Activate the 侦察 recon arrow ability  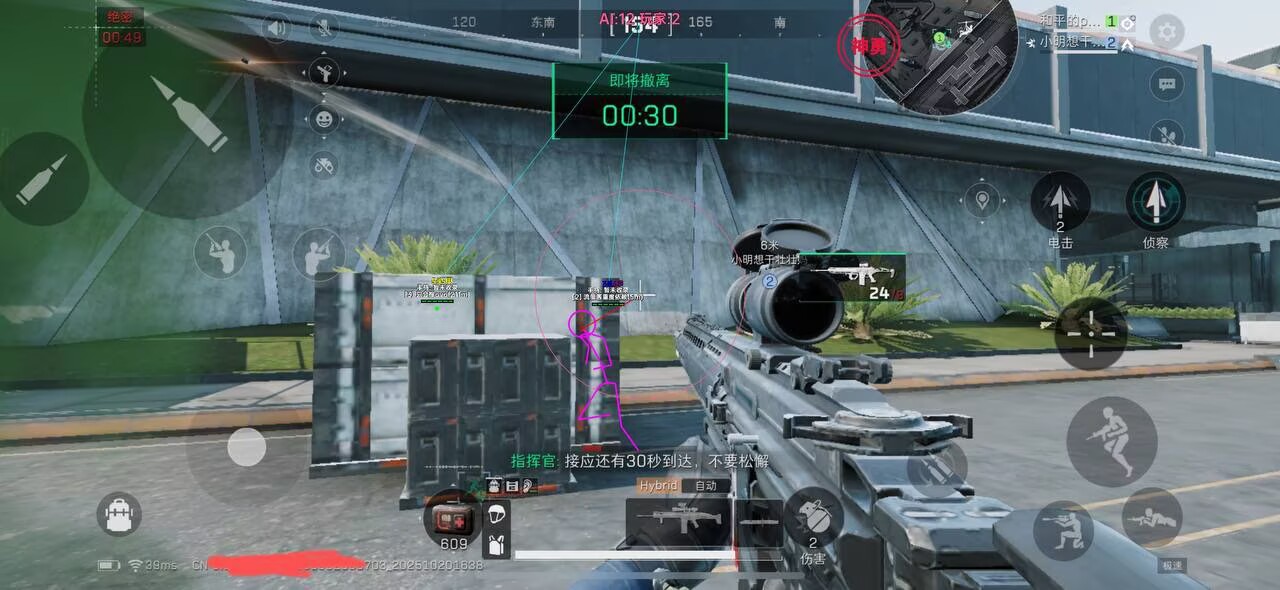click(1156, 201)
